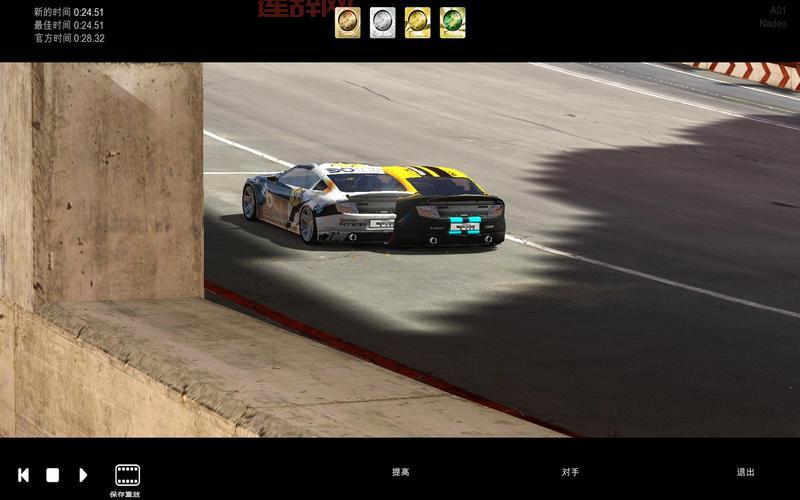The height and width of the screenshot is (500, 800).
Task: Exit via the 退出 button
Action: [x=745, y=472]
